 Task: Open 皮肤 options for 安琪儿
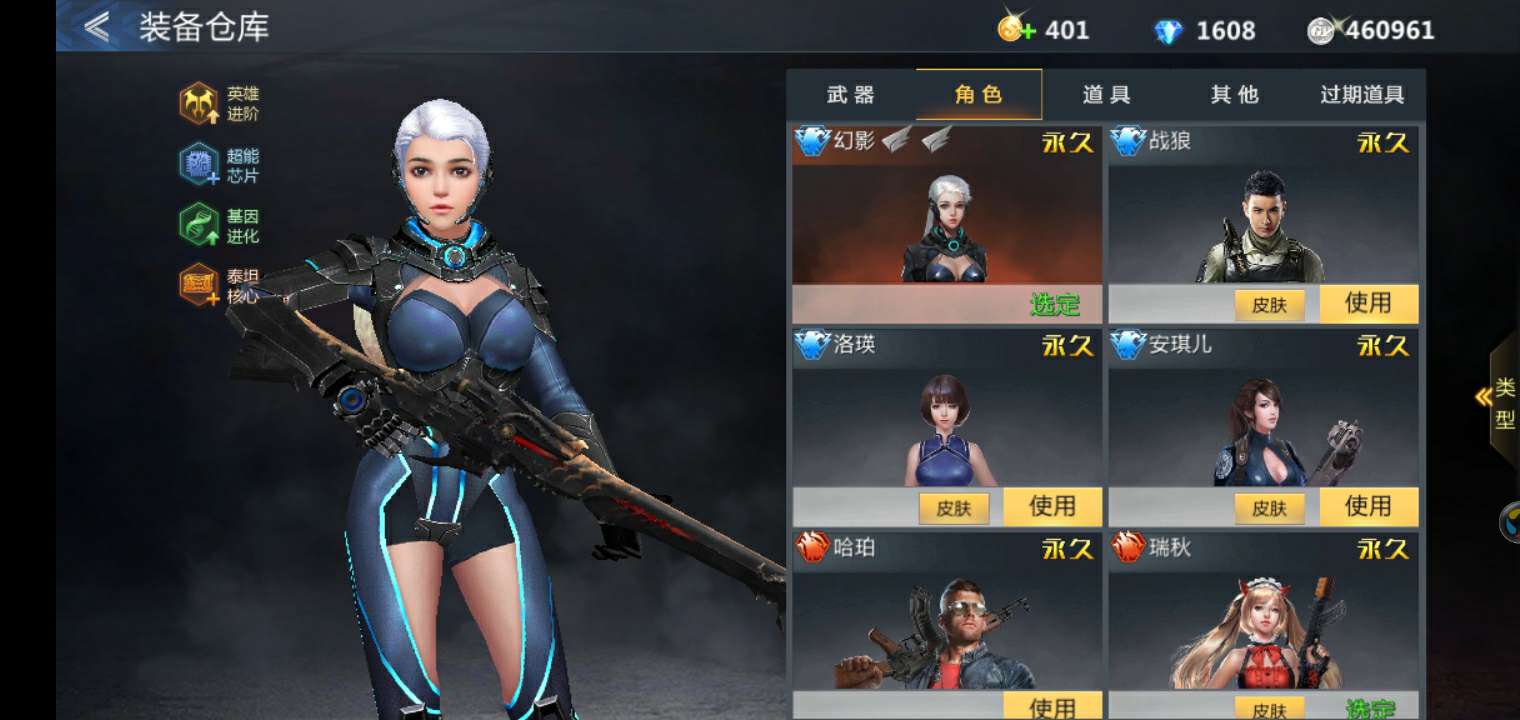(x=1269, y=508)
